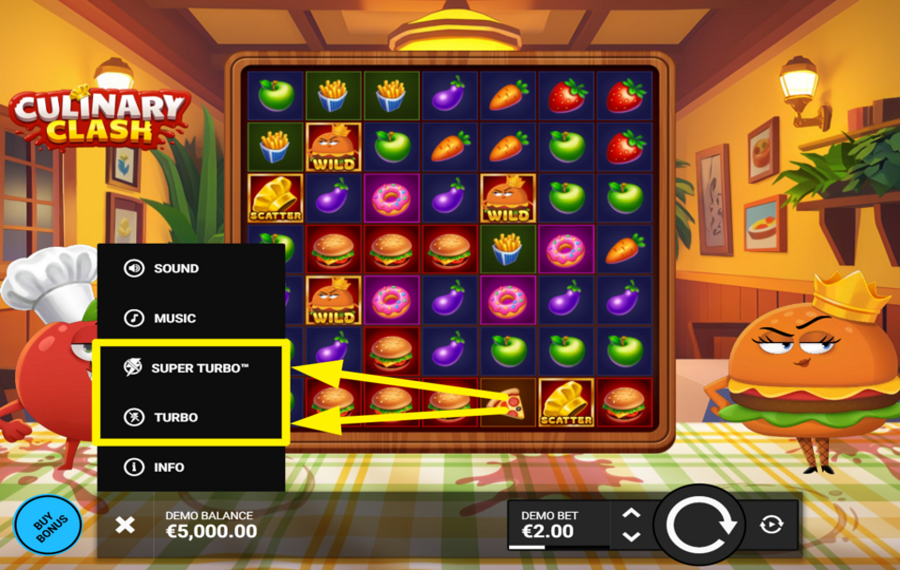Open autoplay settings
This screenshot has width=900, height=570.
[771, 524]
